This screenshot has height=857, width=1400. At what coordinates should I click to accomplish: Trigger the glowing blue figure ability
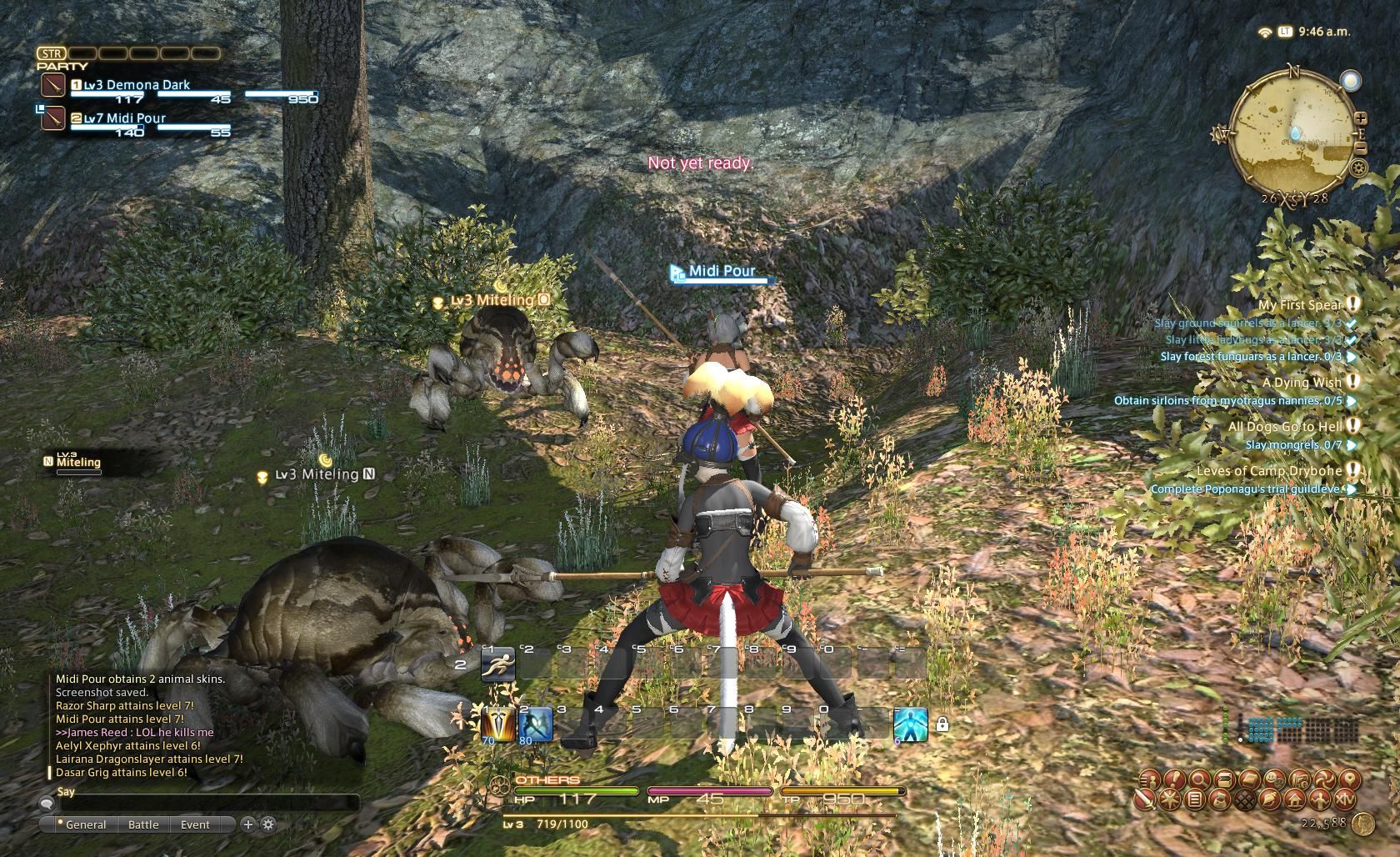tap(910, 724)
